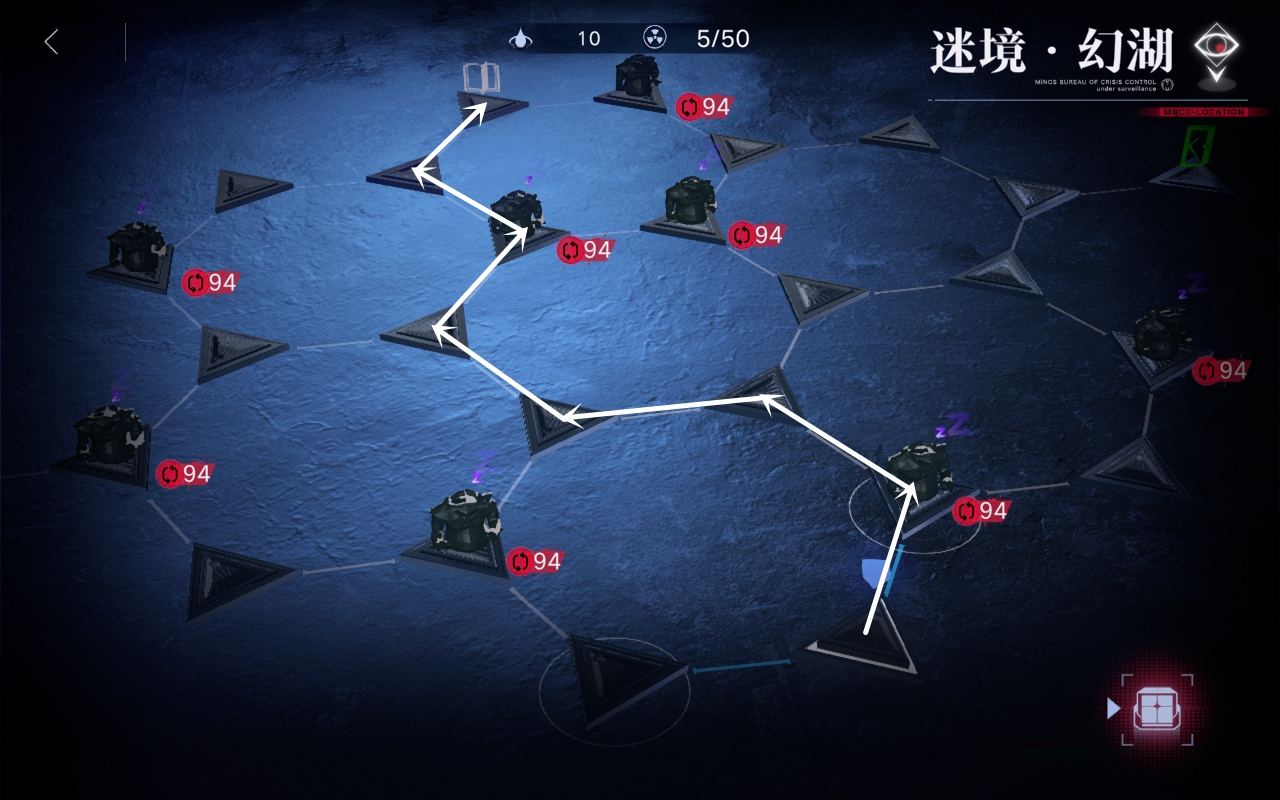
Task: Click the radiation hazard icon showing 5/50
Action: click(655, 40)
